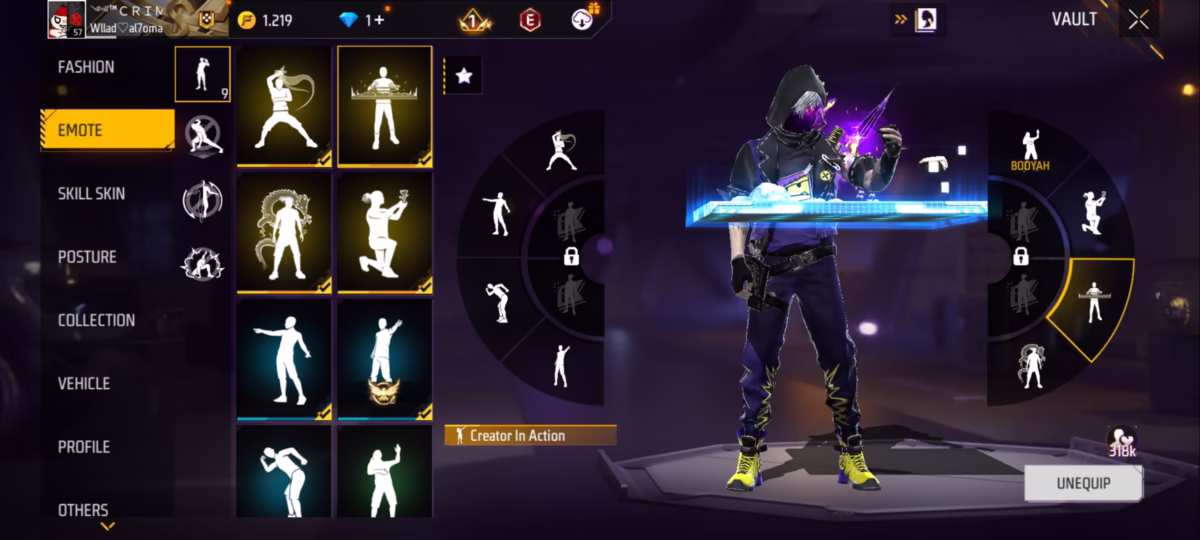Open the Vehicle category
Viewport: 1200px width, 540px height.
tap(84, 383)
